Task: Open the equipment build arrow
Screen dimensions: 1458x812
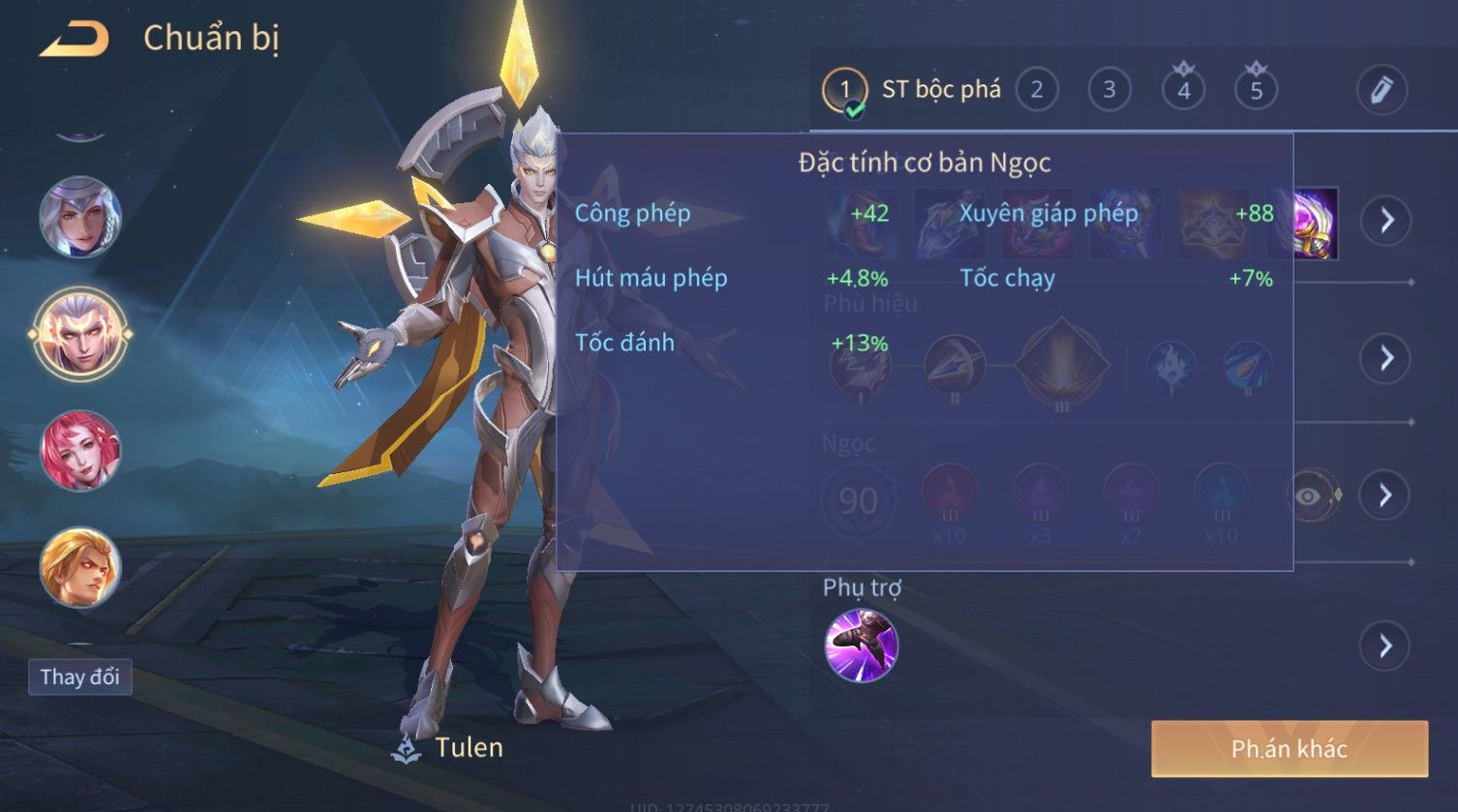Action: click(x=1386, y=221)
